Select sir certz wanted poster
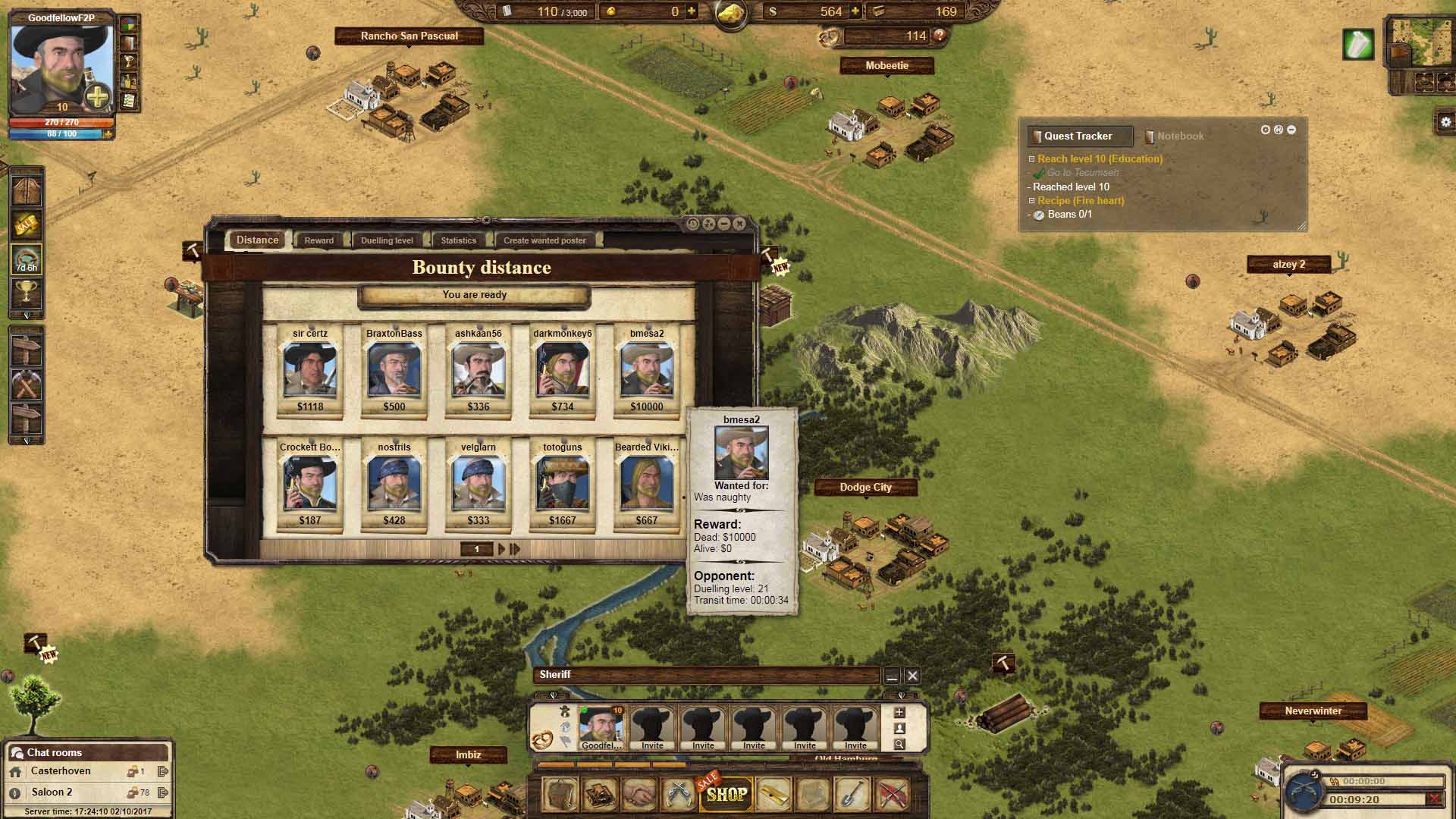Screen dimensions: 1456x819 pyautogui.click(x=310, y=371)
